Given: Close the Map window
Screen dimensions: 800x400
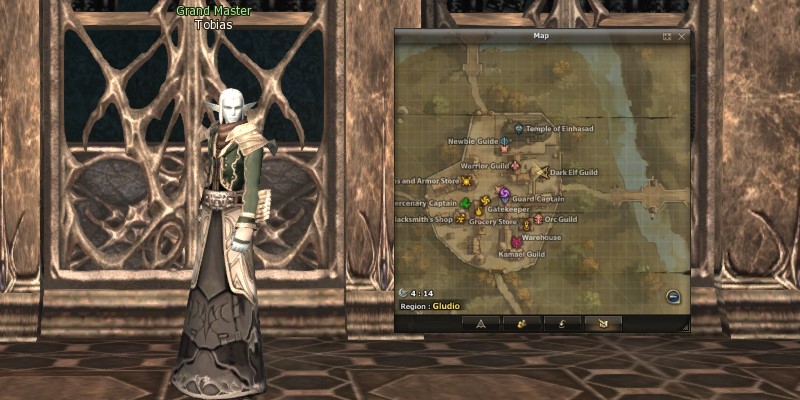Looking at the screenshot, I should (683, 36).
